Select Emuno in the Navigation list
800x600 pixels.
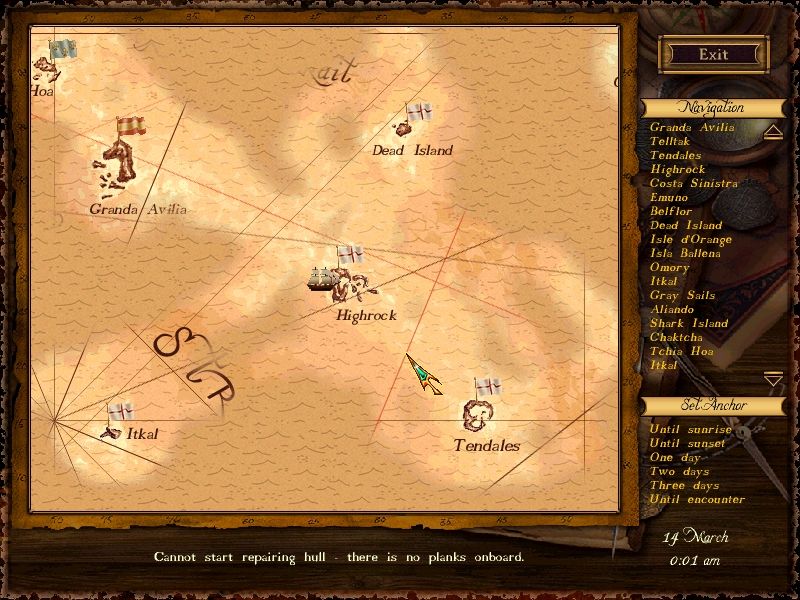[669, 197]
